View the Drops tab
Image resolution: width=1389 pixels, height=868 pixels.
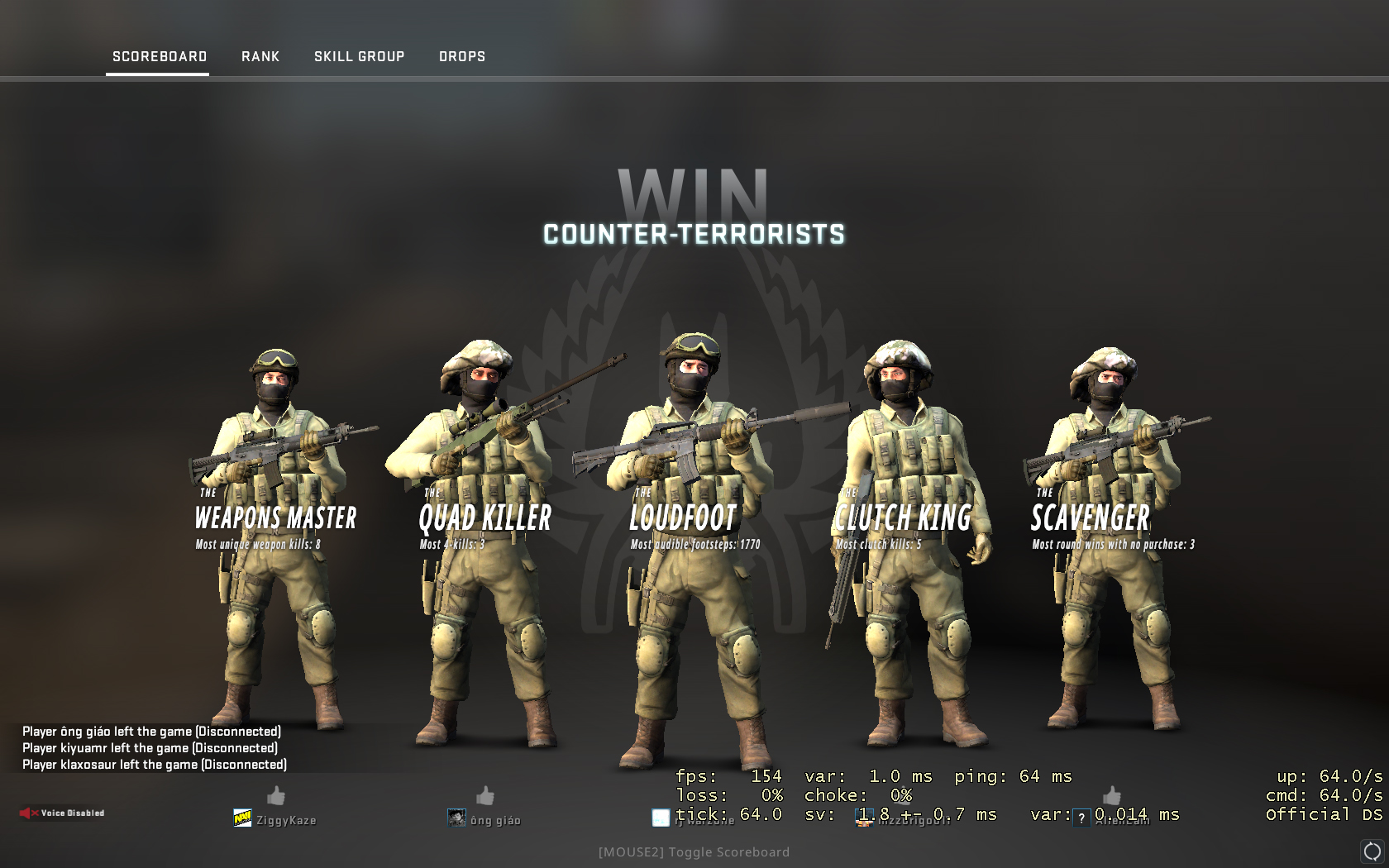coord(462,56)
